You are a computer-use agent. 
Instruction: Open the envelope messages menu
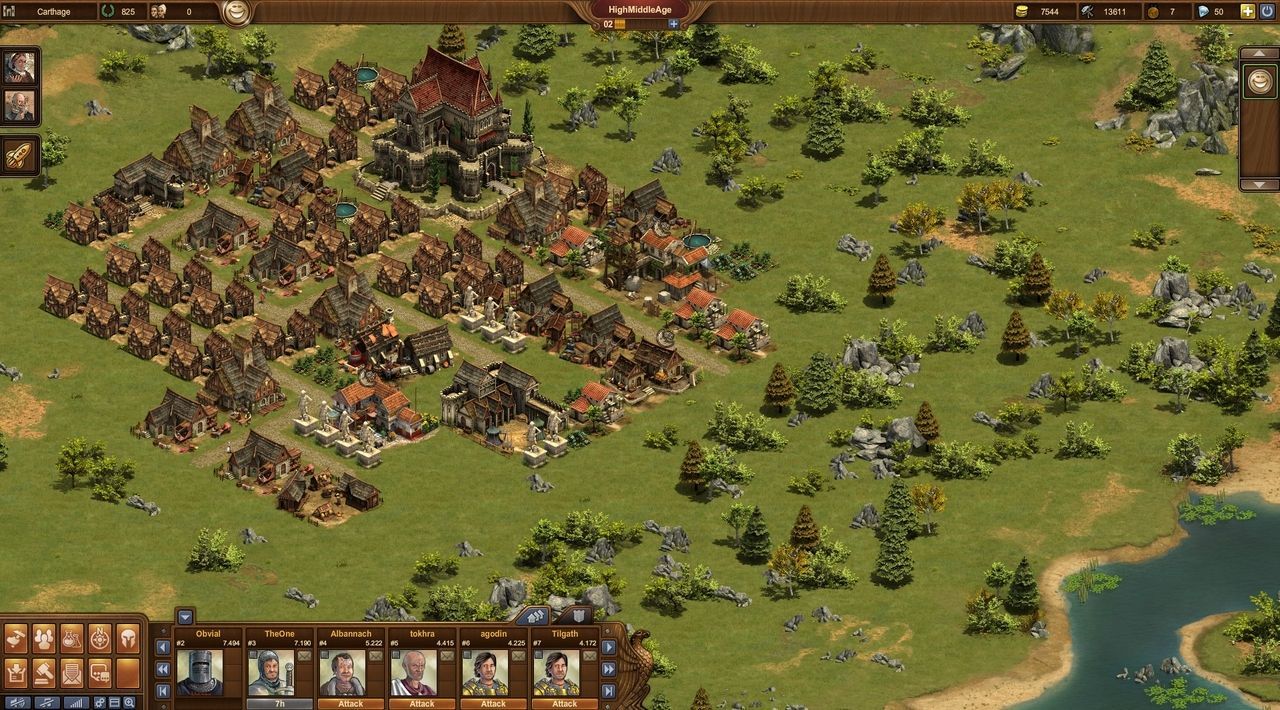[71, 673]
